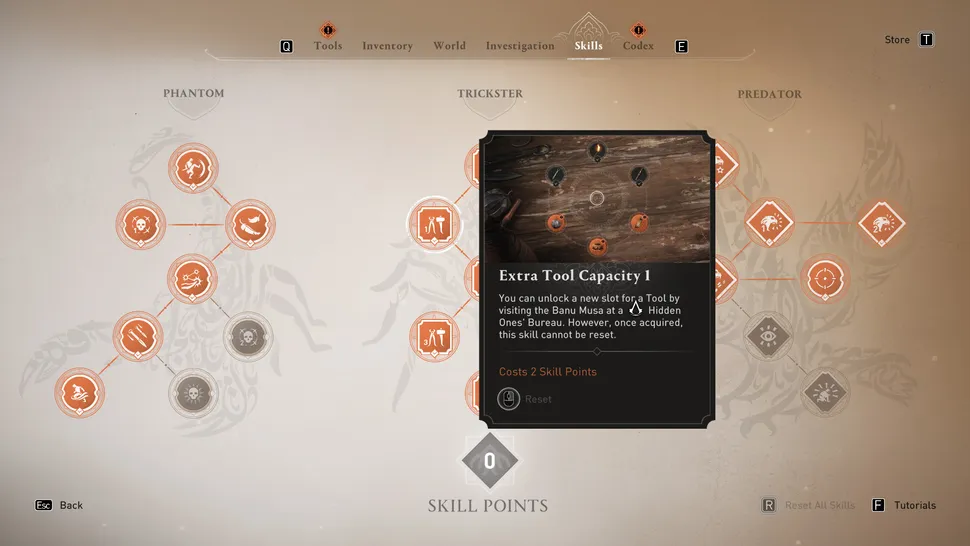Select the two throwing knives skill node
The height and width of the screenshot is (546, 970).
[137, 337]
